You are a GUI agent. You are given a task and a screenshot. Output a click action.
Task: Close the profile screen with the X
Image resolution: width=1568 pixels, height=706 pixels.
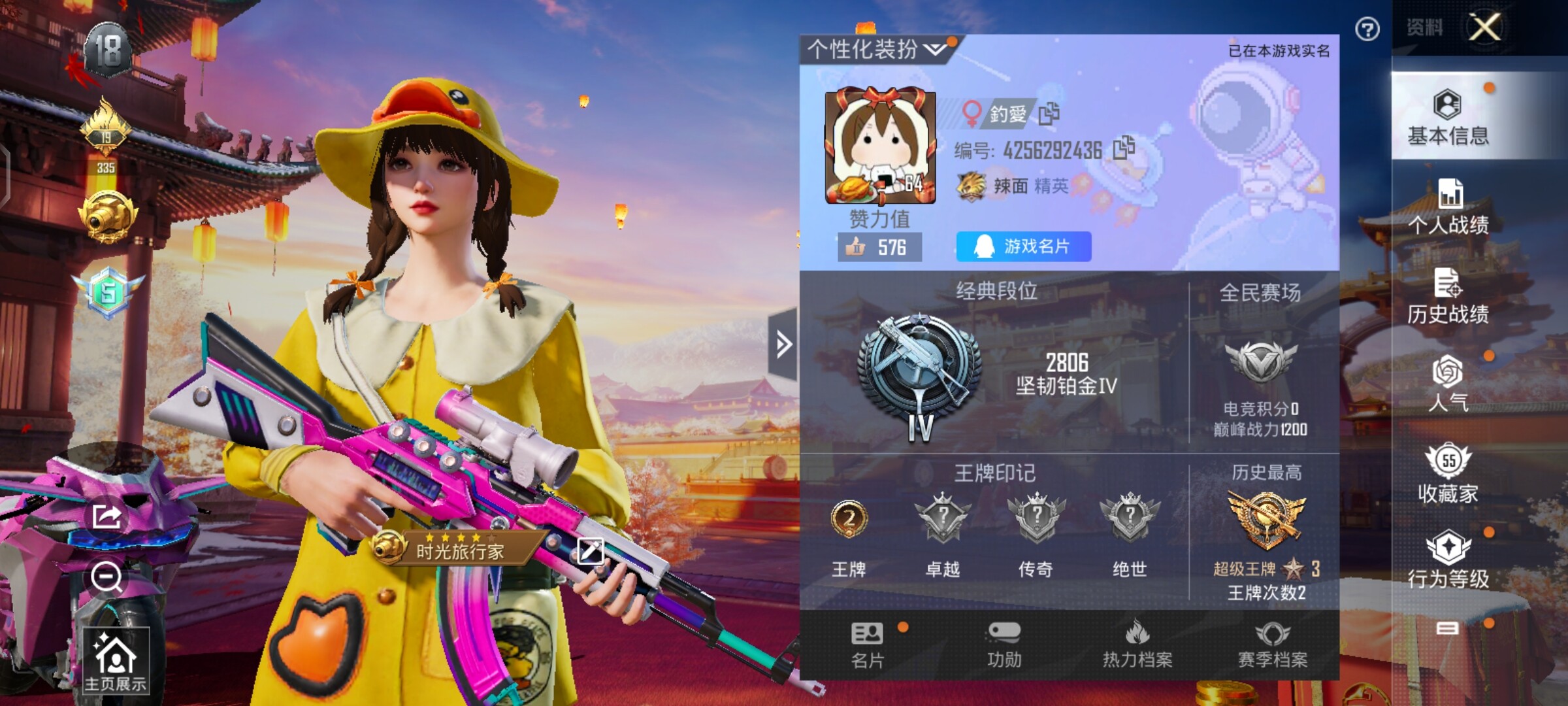(1484, 27)
